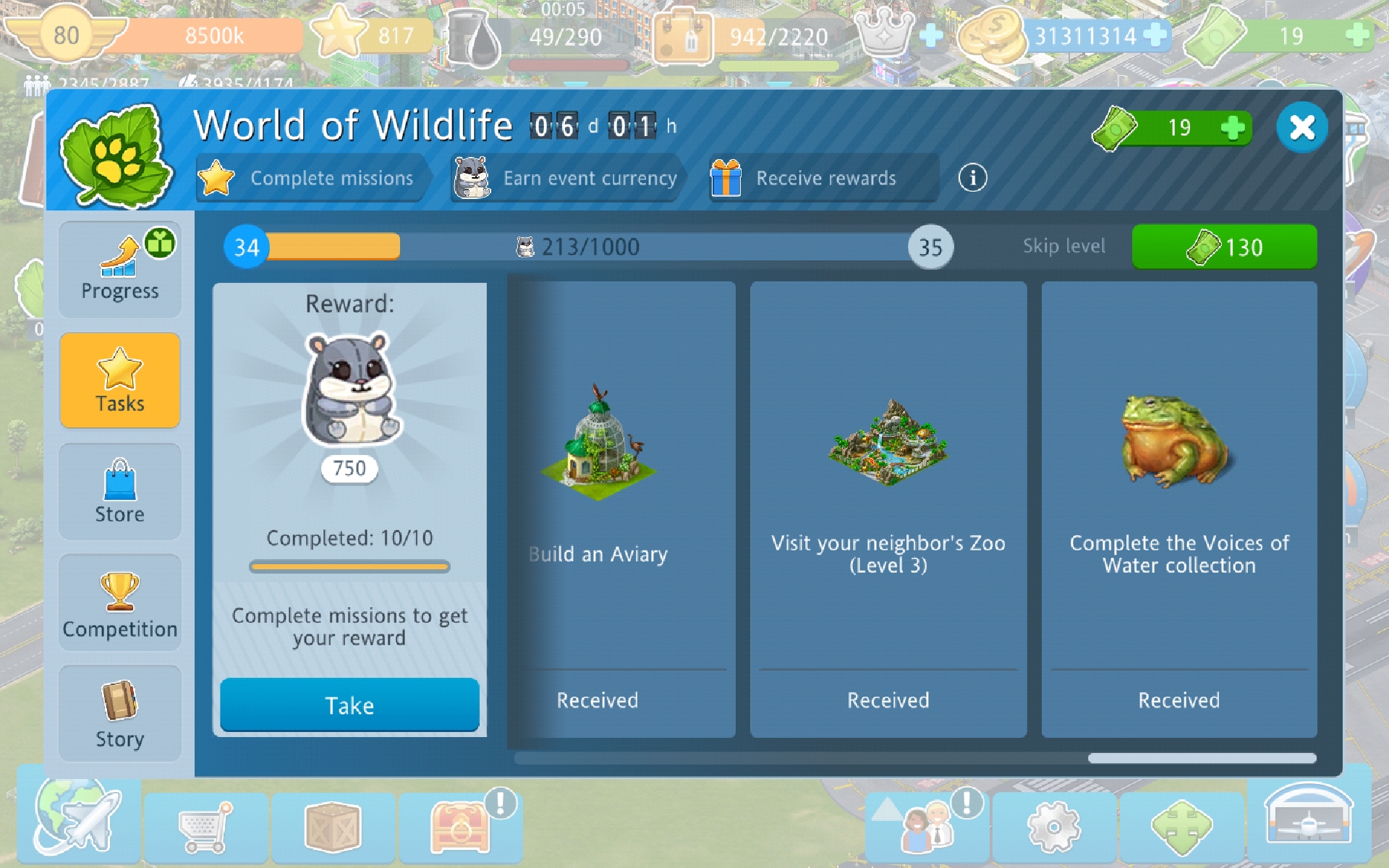Switch to the Store tab
Viewport: 1389px width, 868px height.
click(120, 492)
